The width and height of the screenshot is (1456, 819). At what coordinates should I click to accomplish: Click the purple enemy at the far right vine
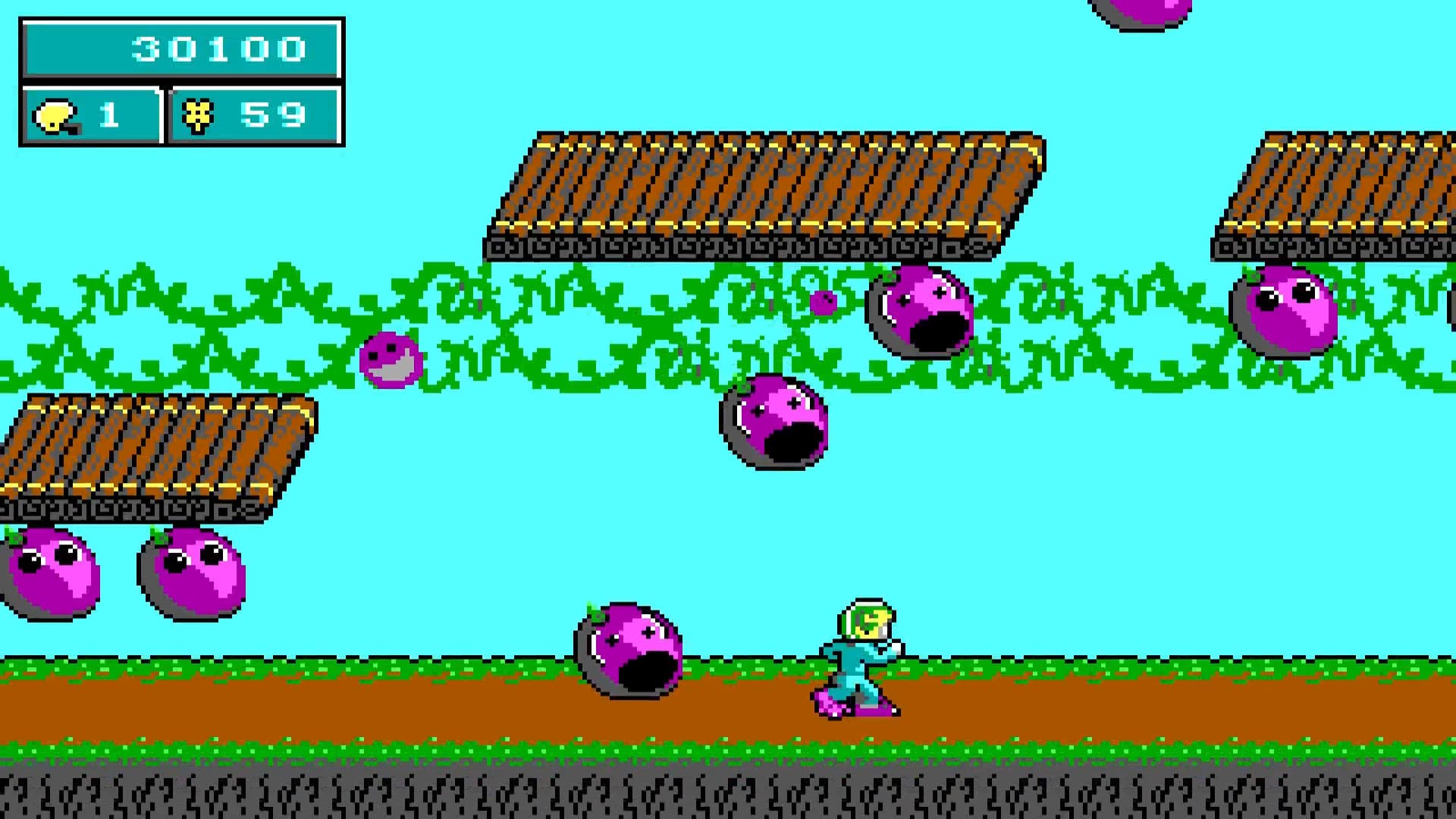click(x=1282, y=307)
